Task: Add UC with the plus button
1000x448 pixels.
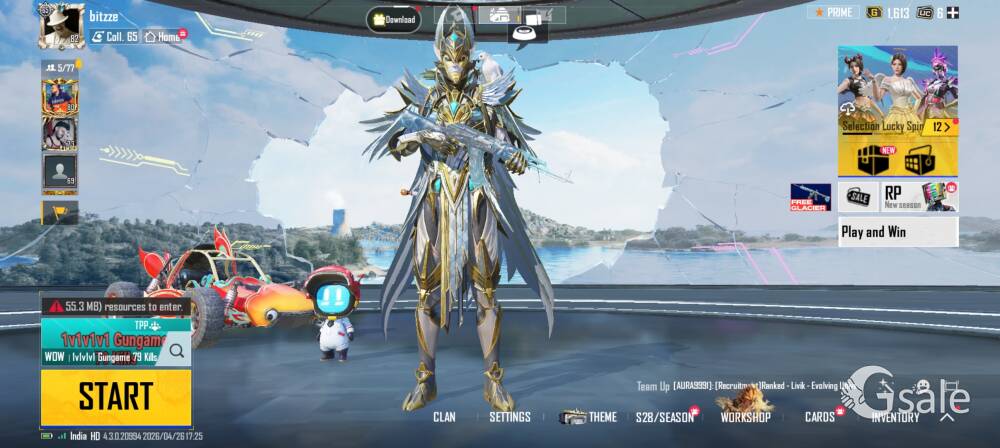Action: pos(953,13)
